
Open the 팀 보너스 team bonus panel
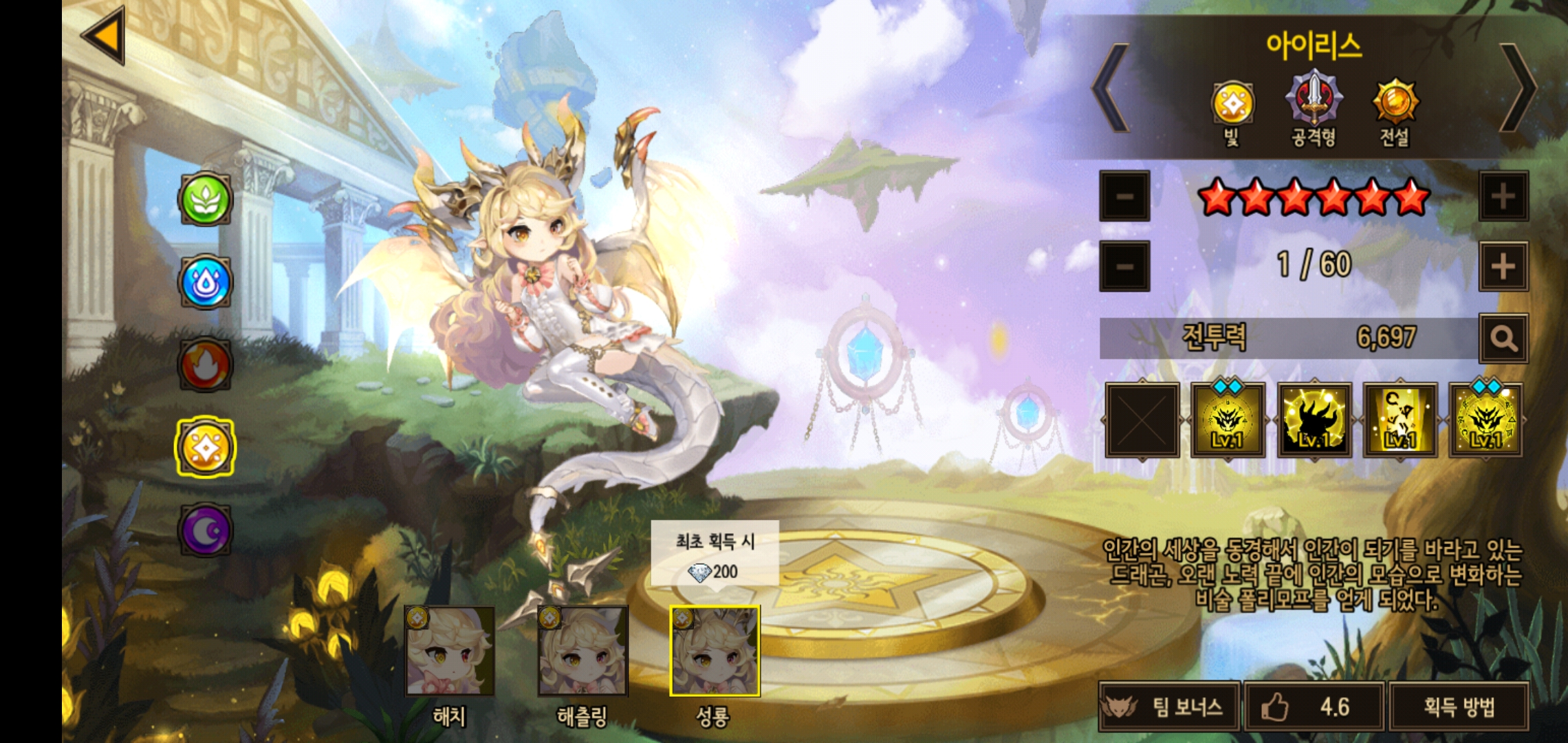(1169, 707)
